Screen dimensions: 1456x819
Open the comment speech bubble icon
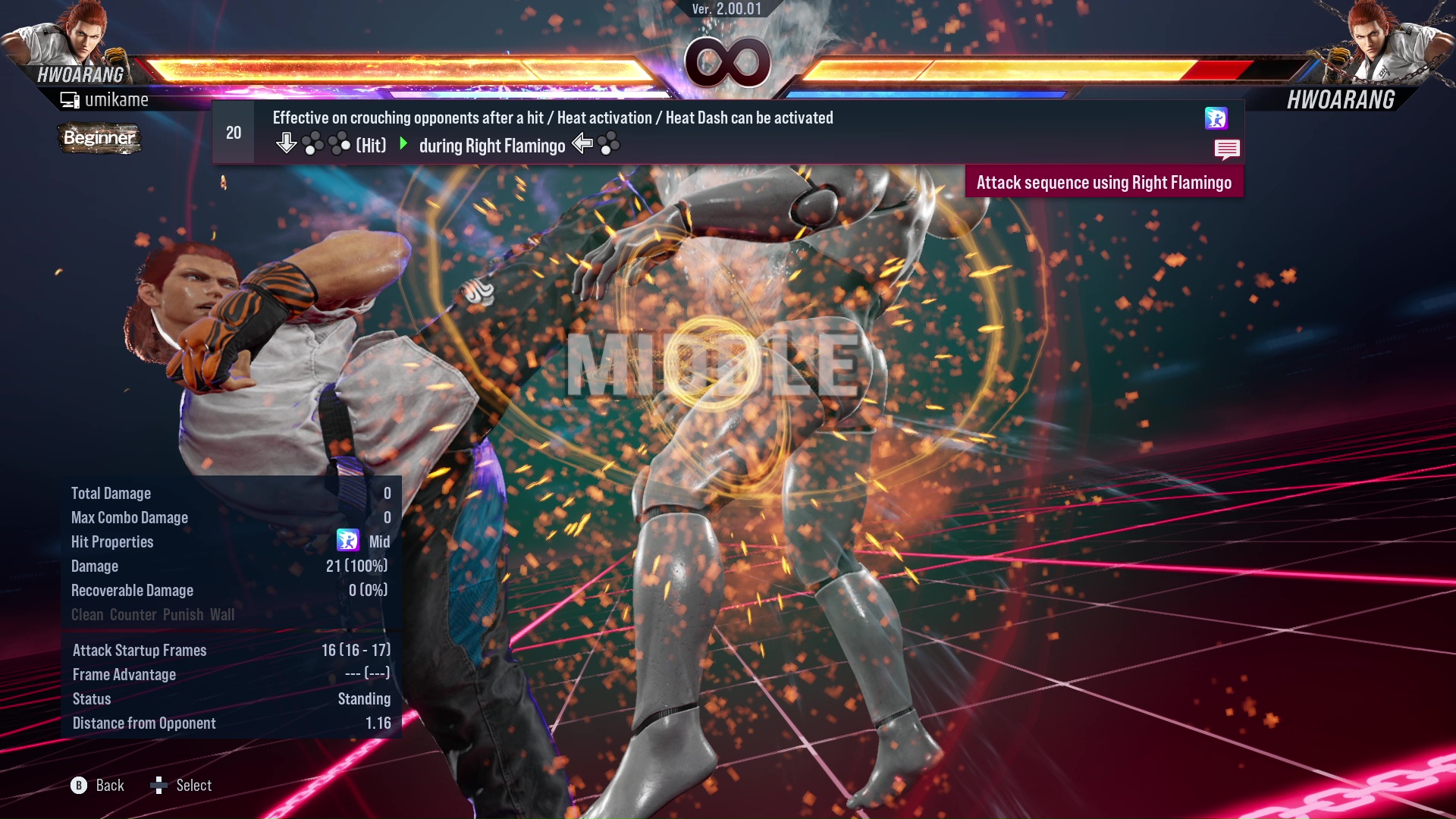pos(1227,149)
